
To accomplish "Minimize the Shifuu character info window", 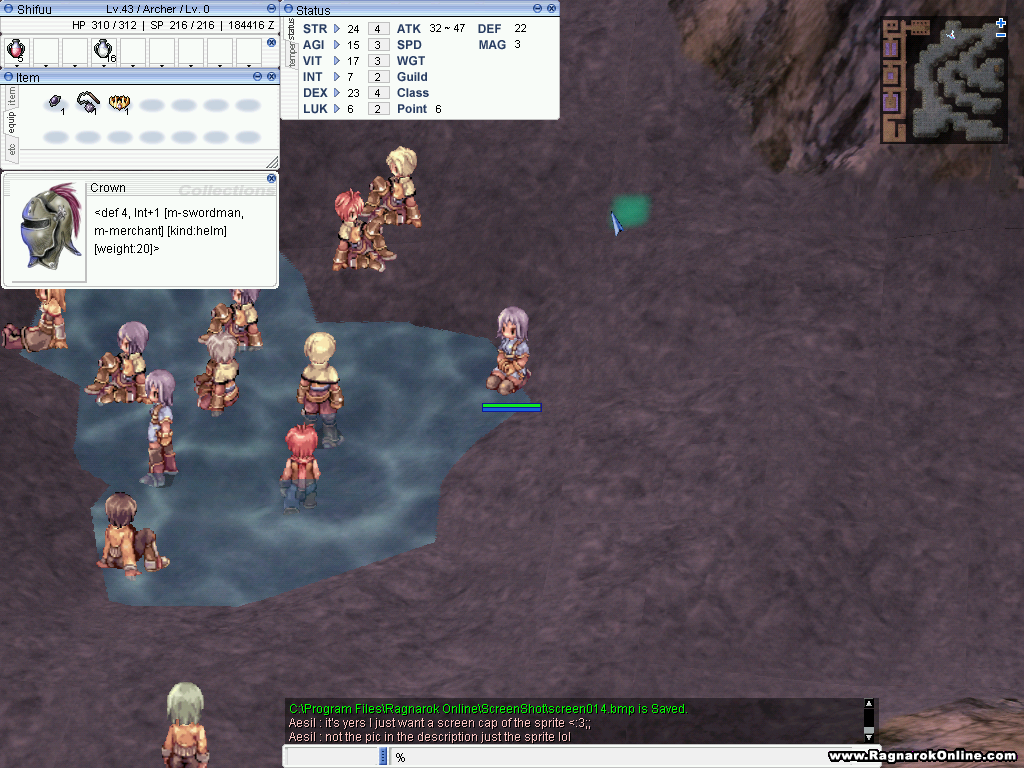I will 258,8.
